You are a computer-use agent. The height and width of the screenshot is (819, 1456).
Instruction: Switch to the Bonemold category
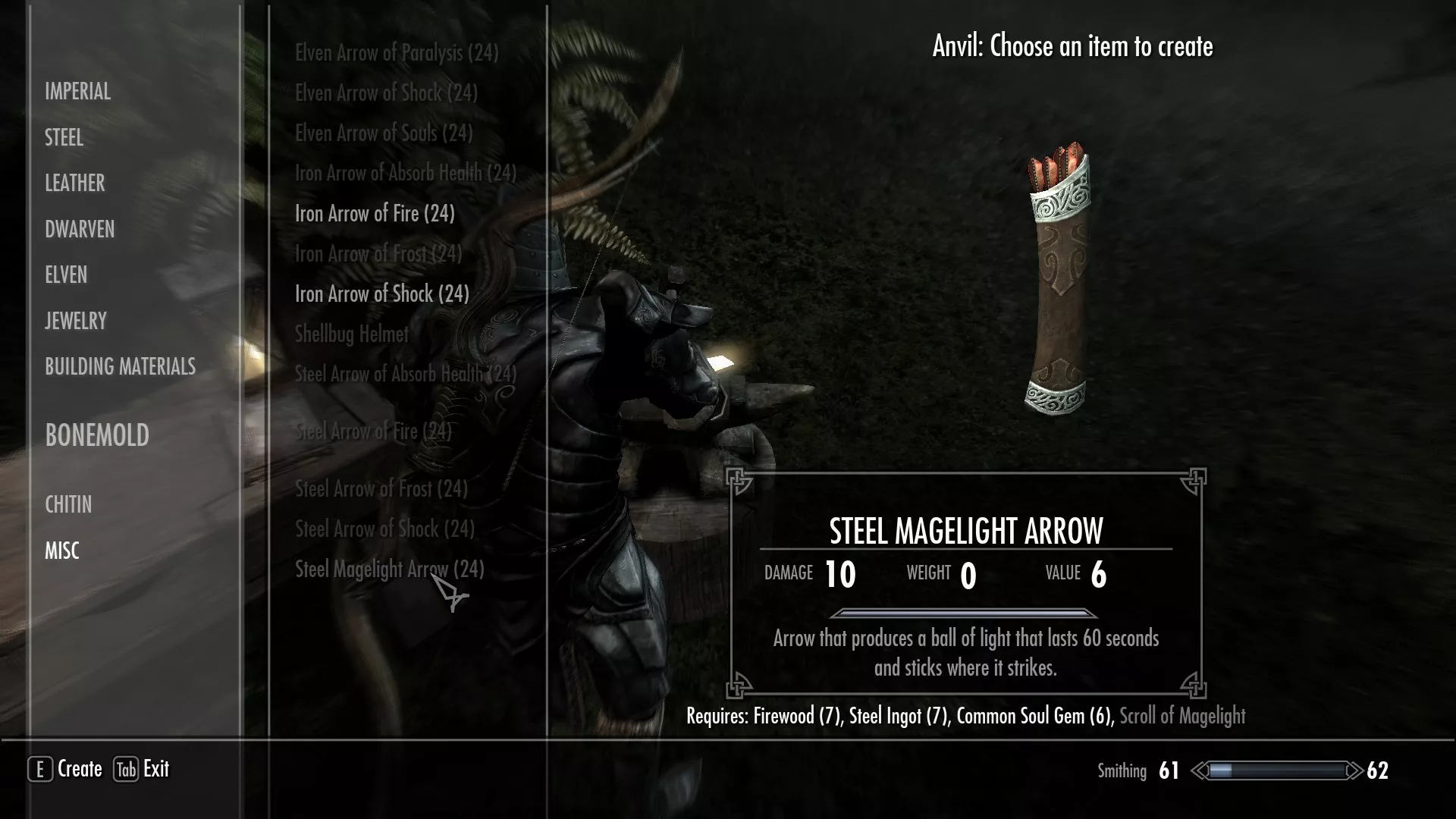(97, 435)
